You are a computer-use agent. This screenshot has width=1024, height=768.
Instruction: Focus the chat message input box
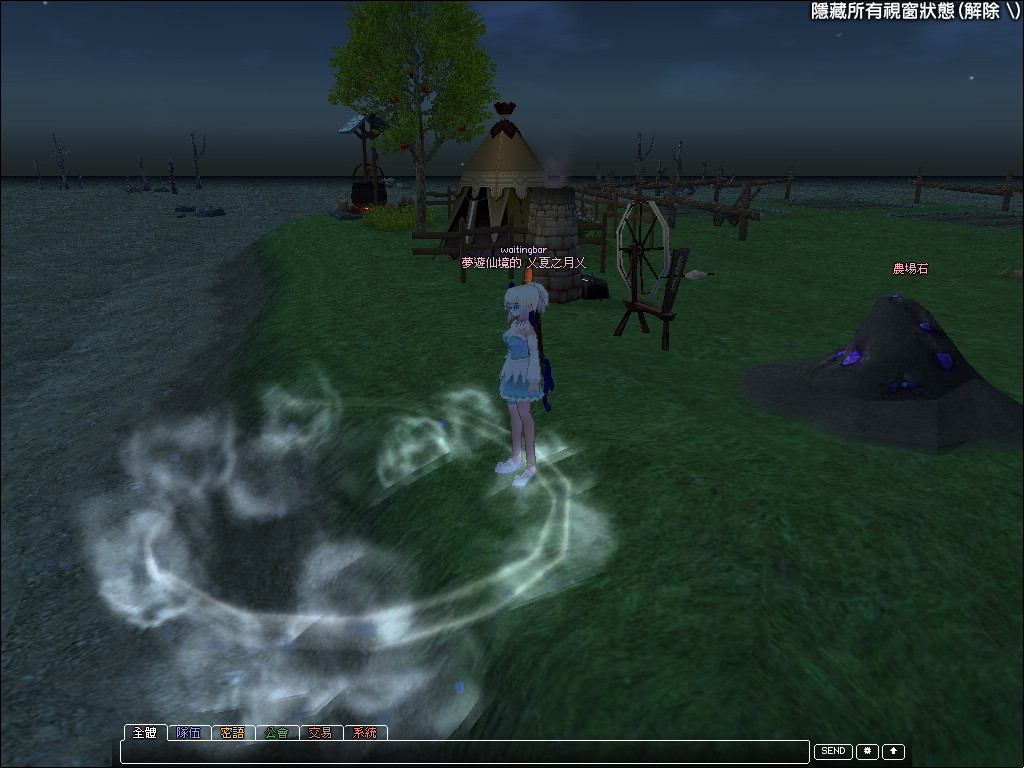(464, 751)
